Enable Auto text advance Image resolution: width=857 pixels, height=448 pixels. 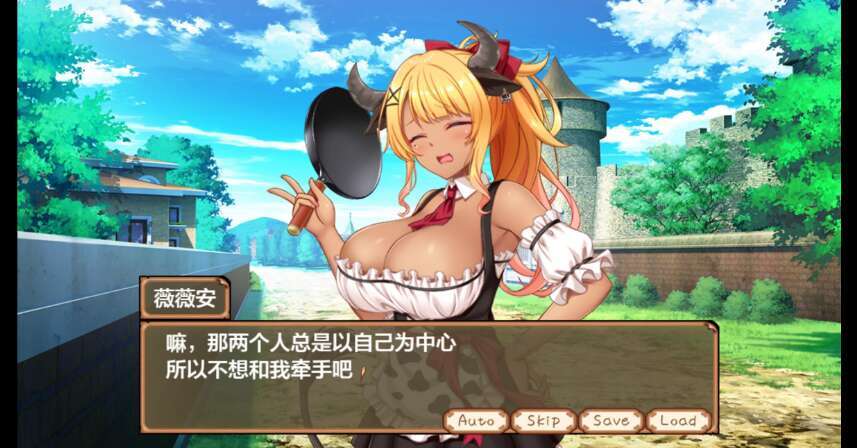[x=476, y=421]
